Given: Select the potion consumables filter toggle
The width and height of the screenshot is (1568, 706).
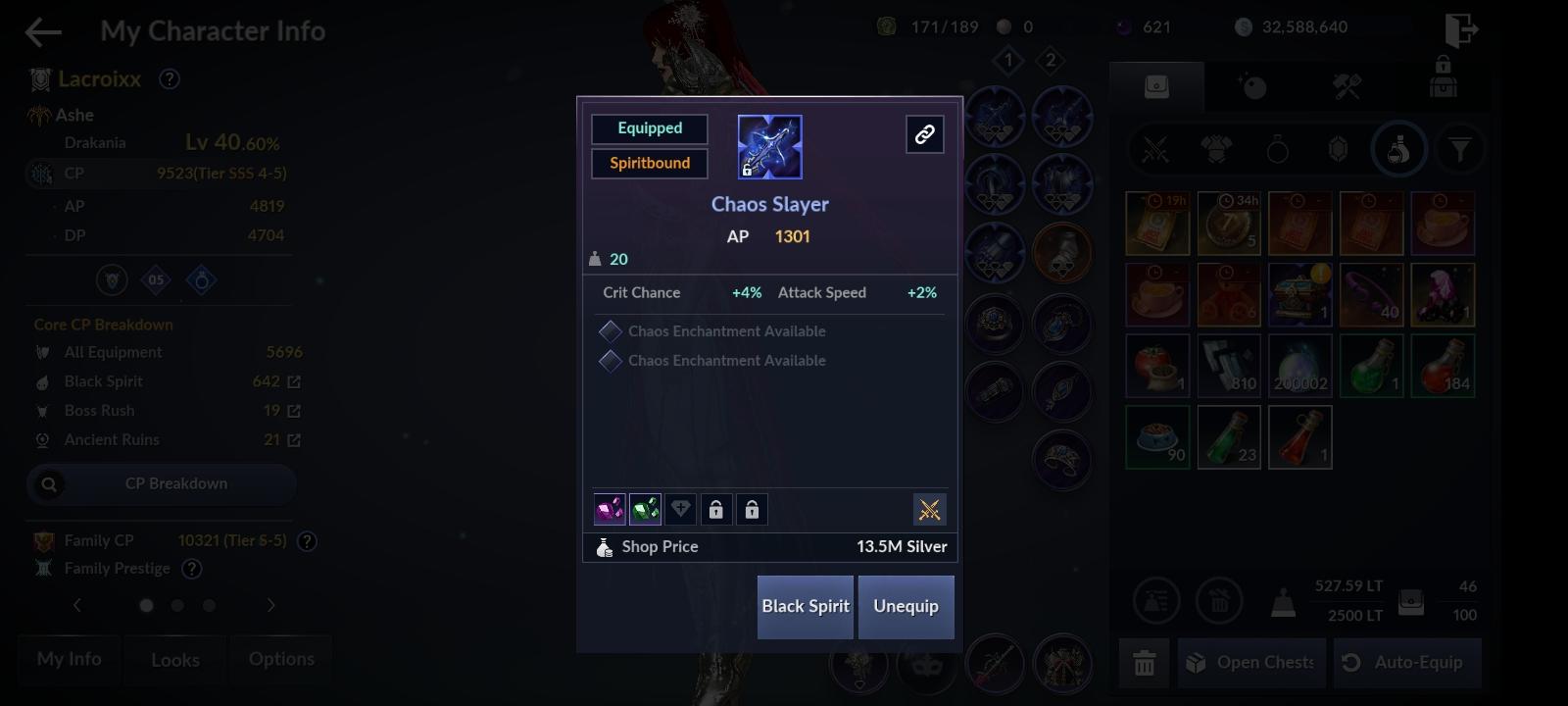Looking at the screenshot, I should 1399,149.
